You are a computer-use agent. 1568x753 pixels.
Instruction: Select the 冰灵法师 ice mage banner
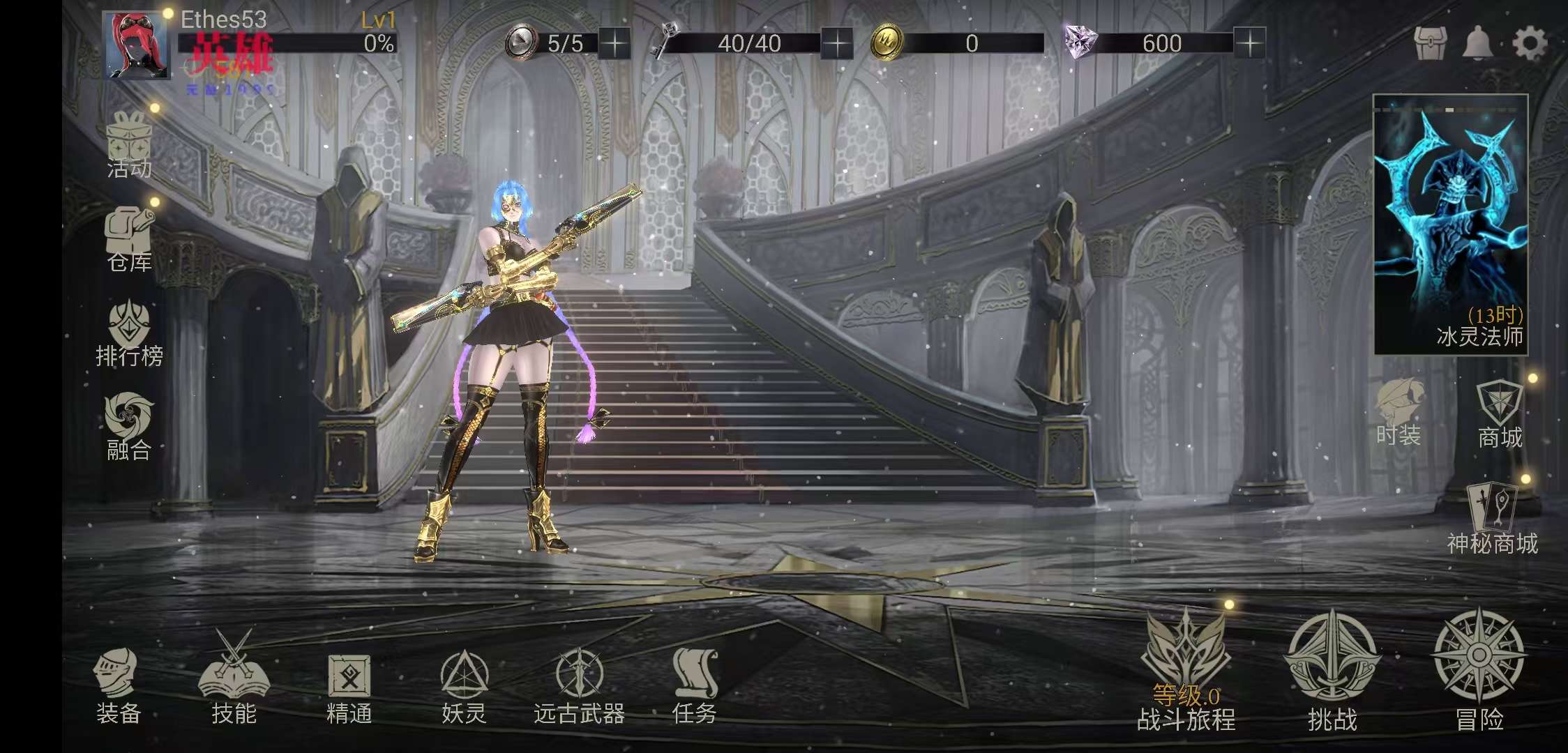tap(1451, 225)
